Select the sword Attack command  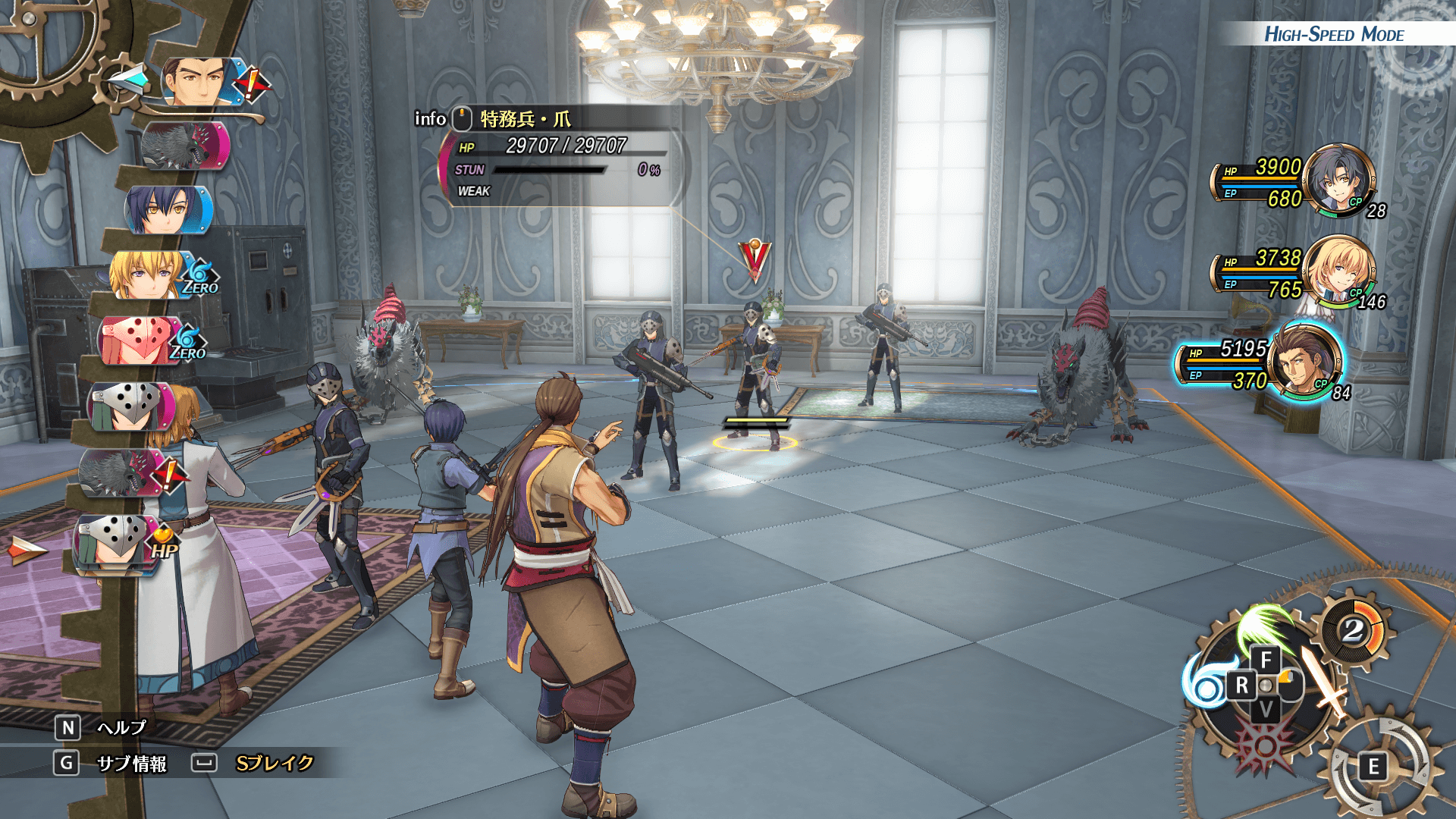(1323, 679)
